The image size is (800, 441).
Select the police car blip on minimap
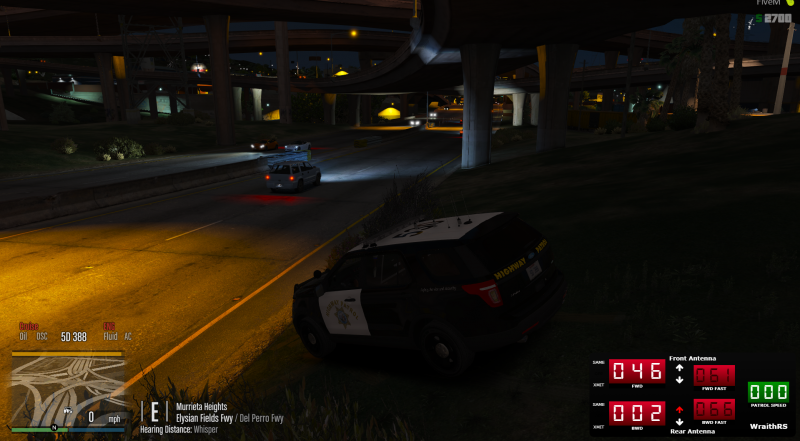(x=68, y=411)
